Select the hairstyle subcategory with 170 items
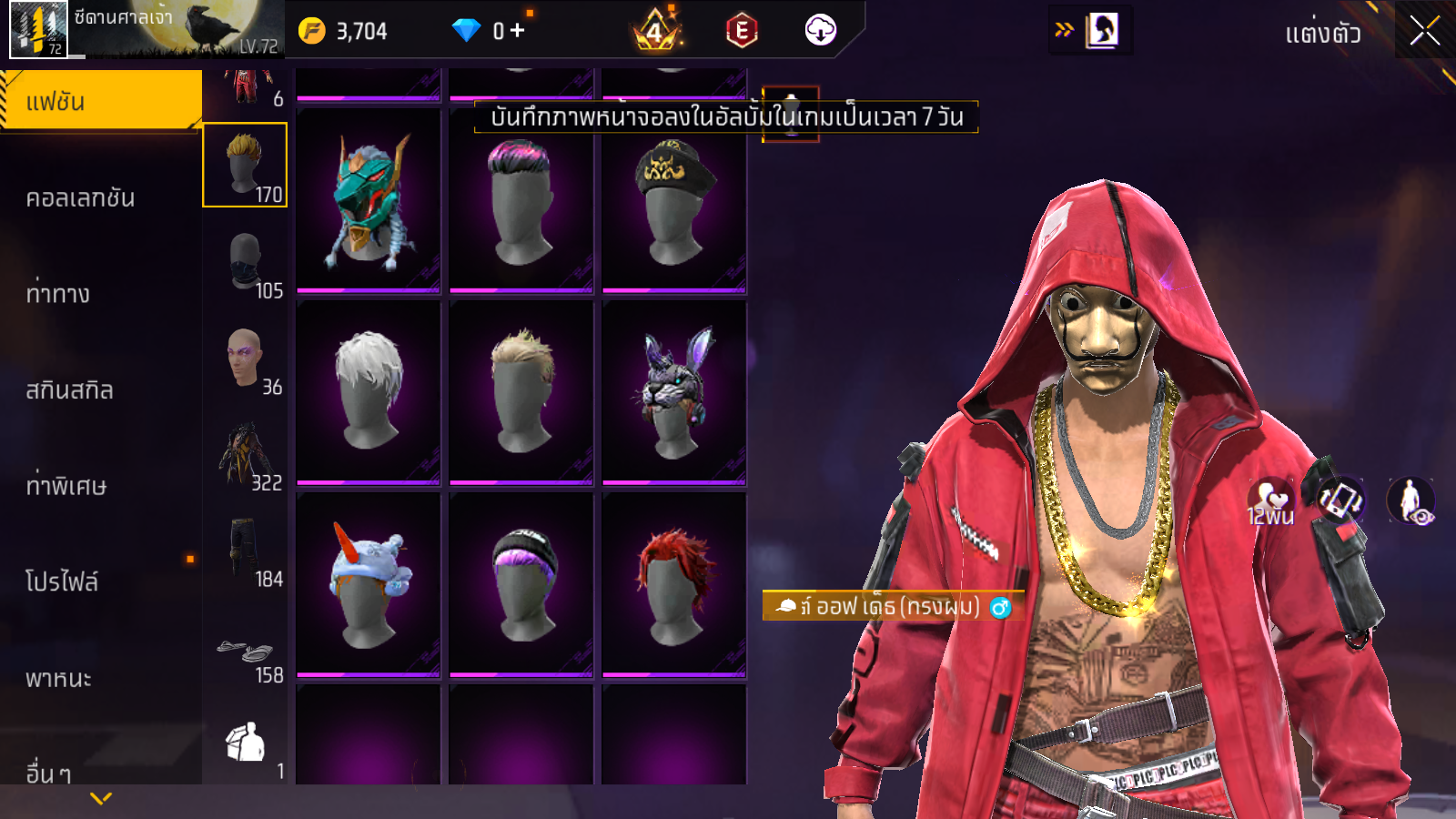Viewport: 1456px width, 819px height. point(245,166)
